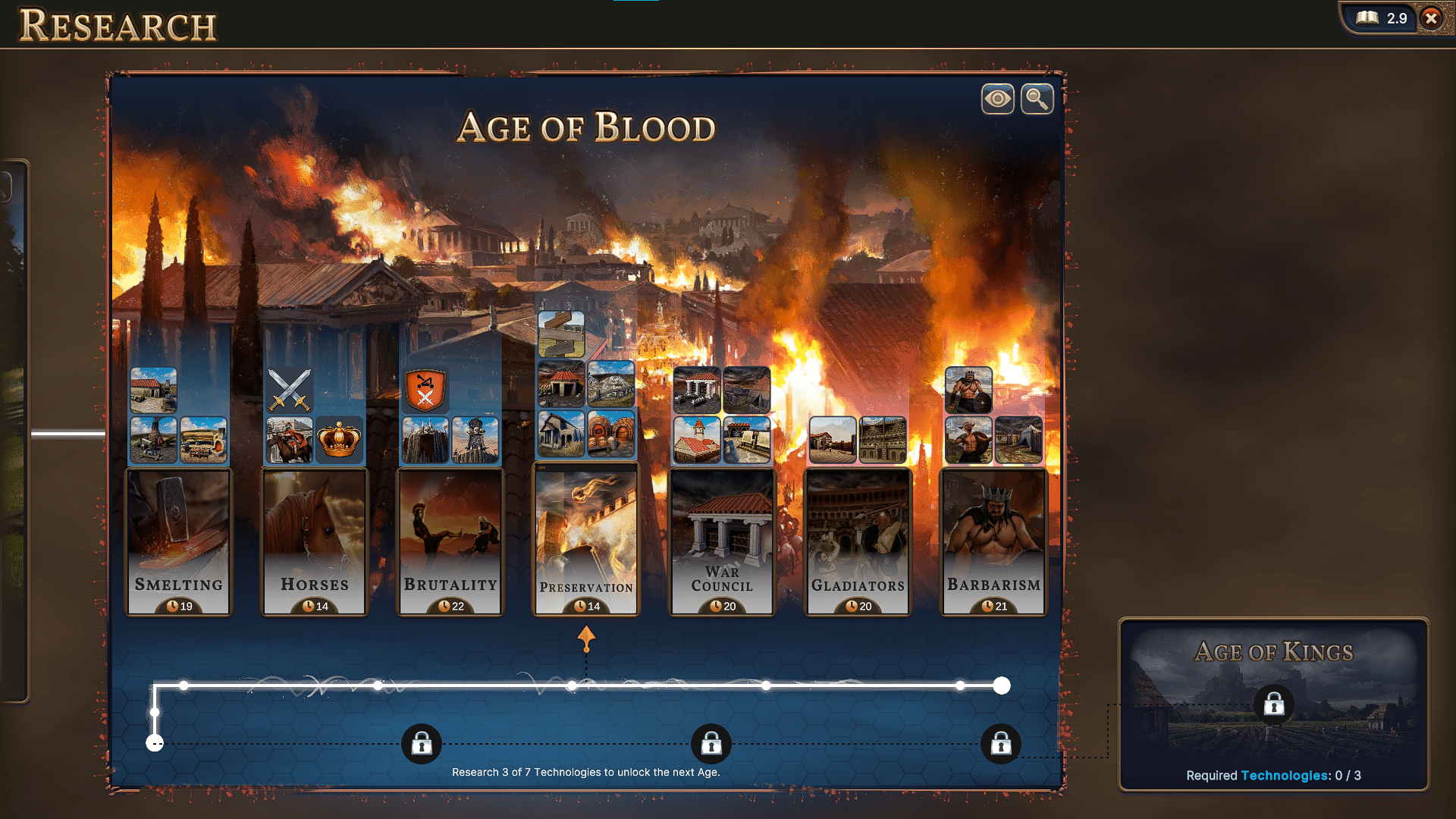The height and width of the screenshot is (819, 1456).
Task: Click the first lock node on the progress timeline
Action: (x=422, y=744)
